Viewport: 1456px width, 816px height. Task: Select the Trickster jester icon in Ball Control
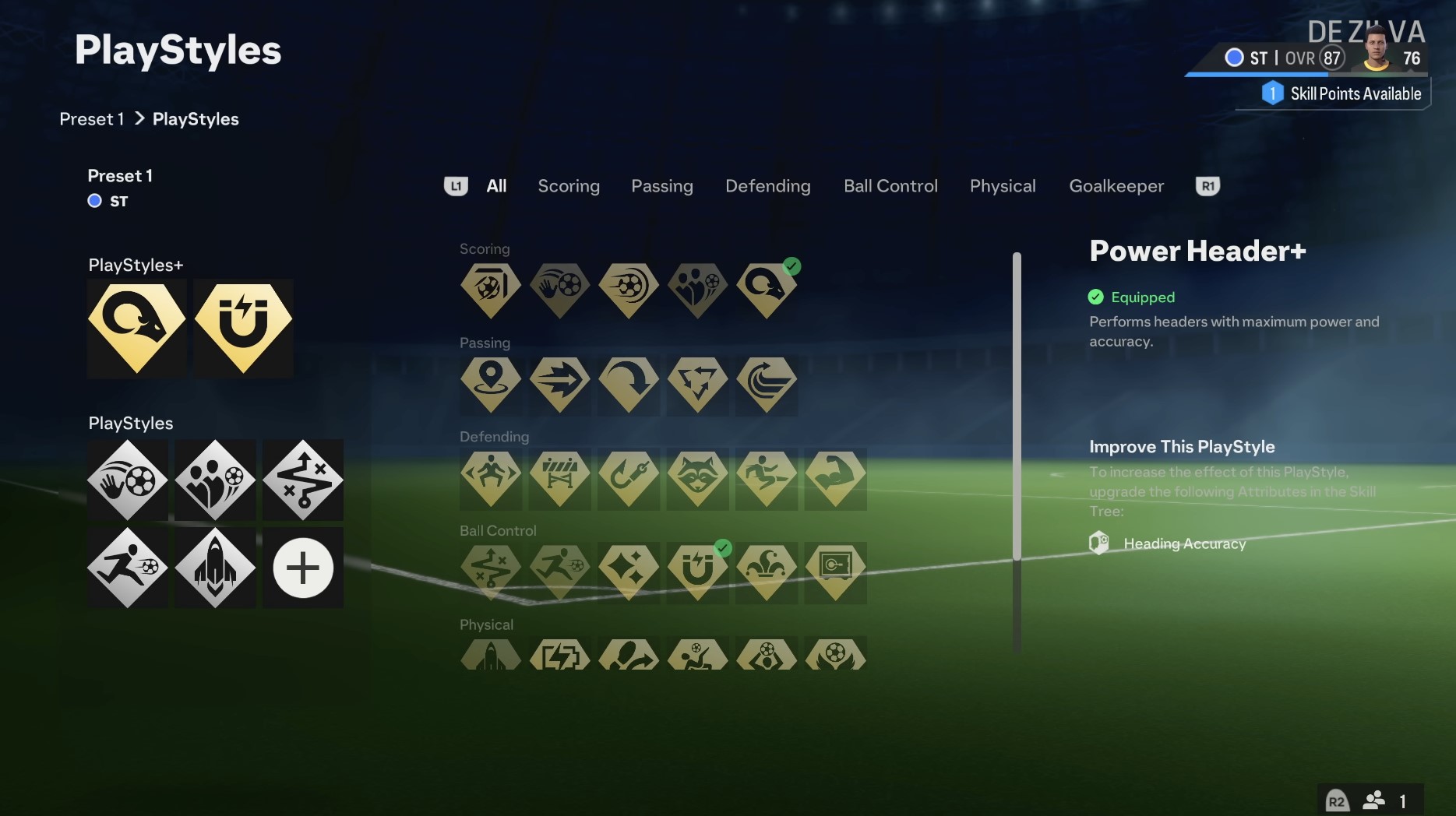(767, 573)
